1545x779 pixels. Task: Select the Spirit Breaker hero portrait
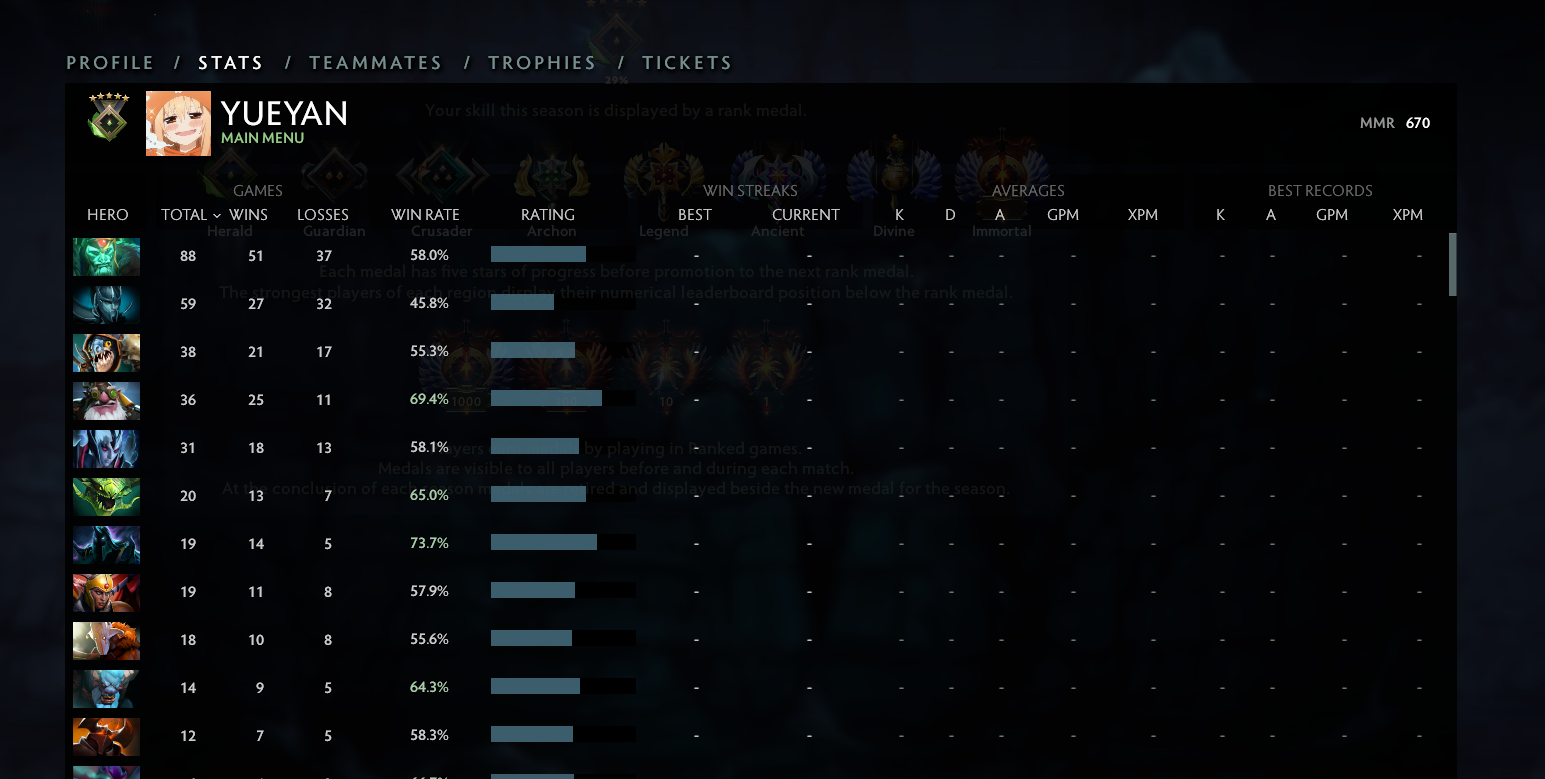click(106, 688)
